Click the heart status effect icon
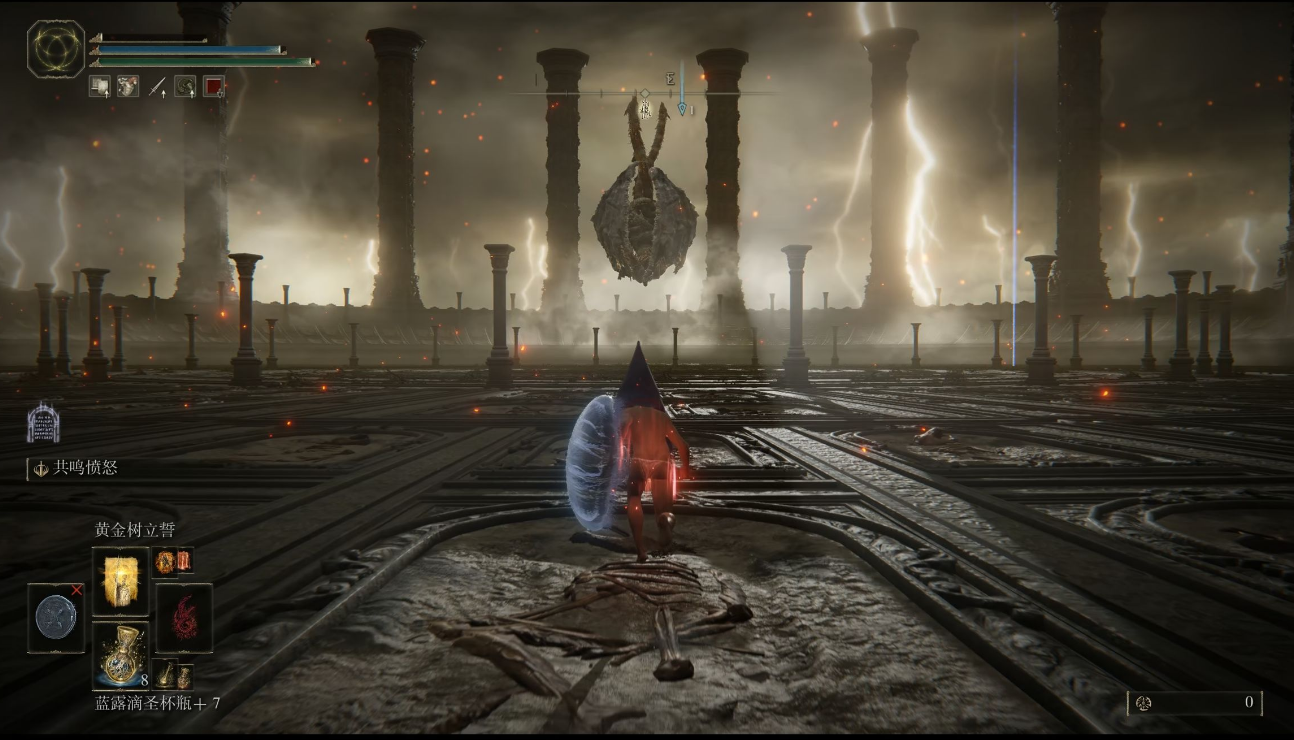Viewport: 1294px width, 740px height. pos(127,86)
